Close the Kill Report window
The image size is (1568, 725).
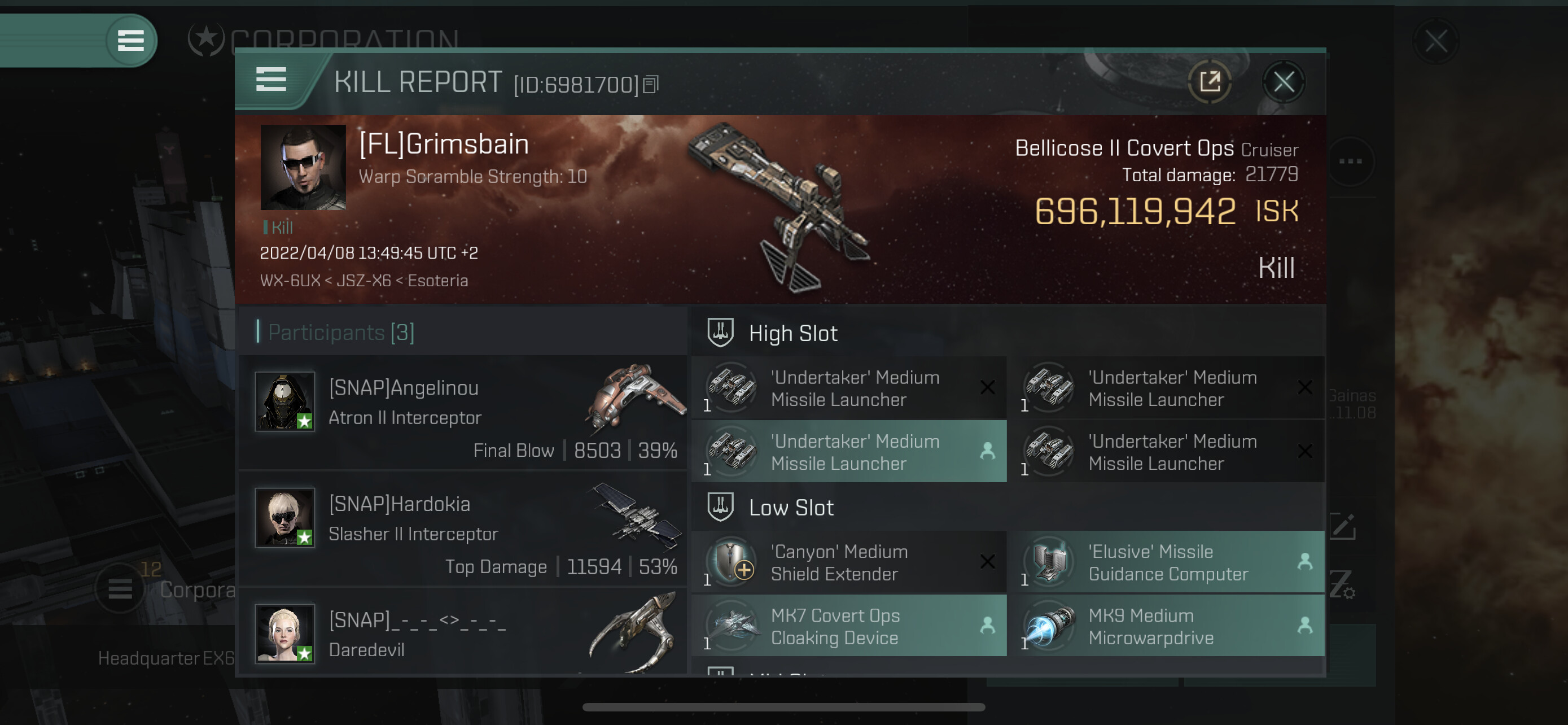[1283, 81]
